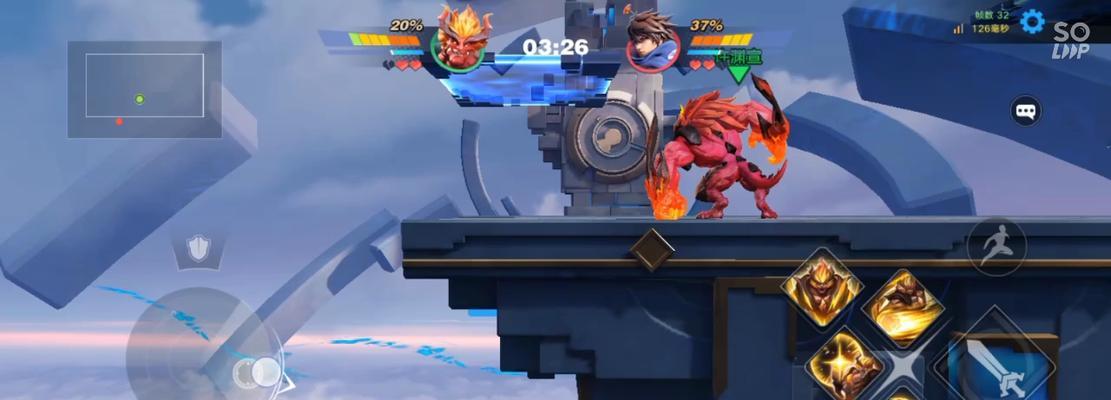
Task: Tap the jump running-figure button
Action: point(996,246)
